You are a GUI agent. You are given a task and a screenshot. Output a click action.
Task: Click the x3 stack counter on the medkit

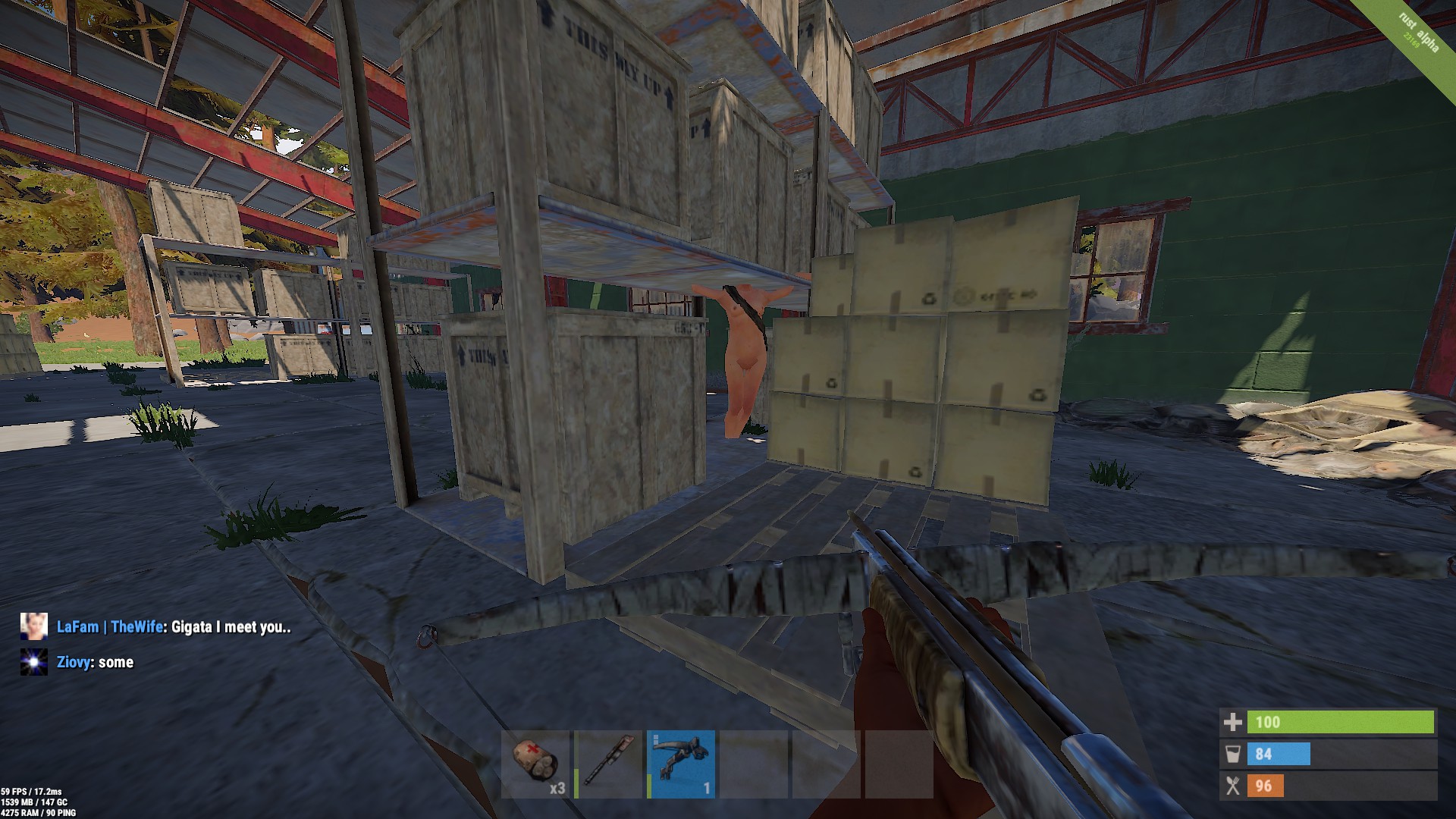coord(557,789)
